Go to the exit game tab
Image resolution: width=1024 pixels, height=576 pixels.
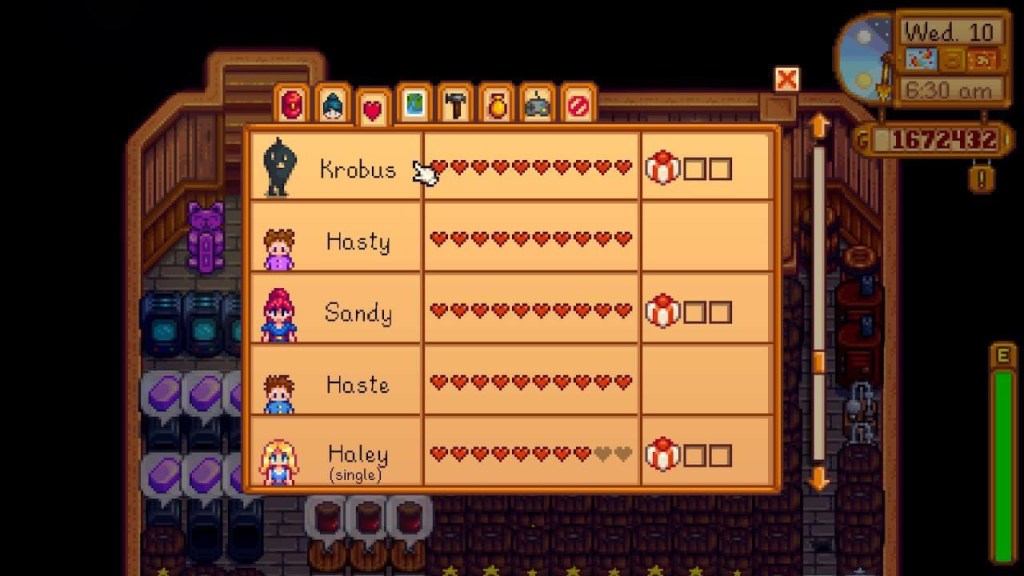[x=579, y=105]
